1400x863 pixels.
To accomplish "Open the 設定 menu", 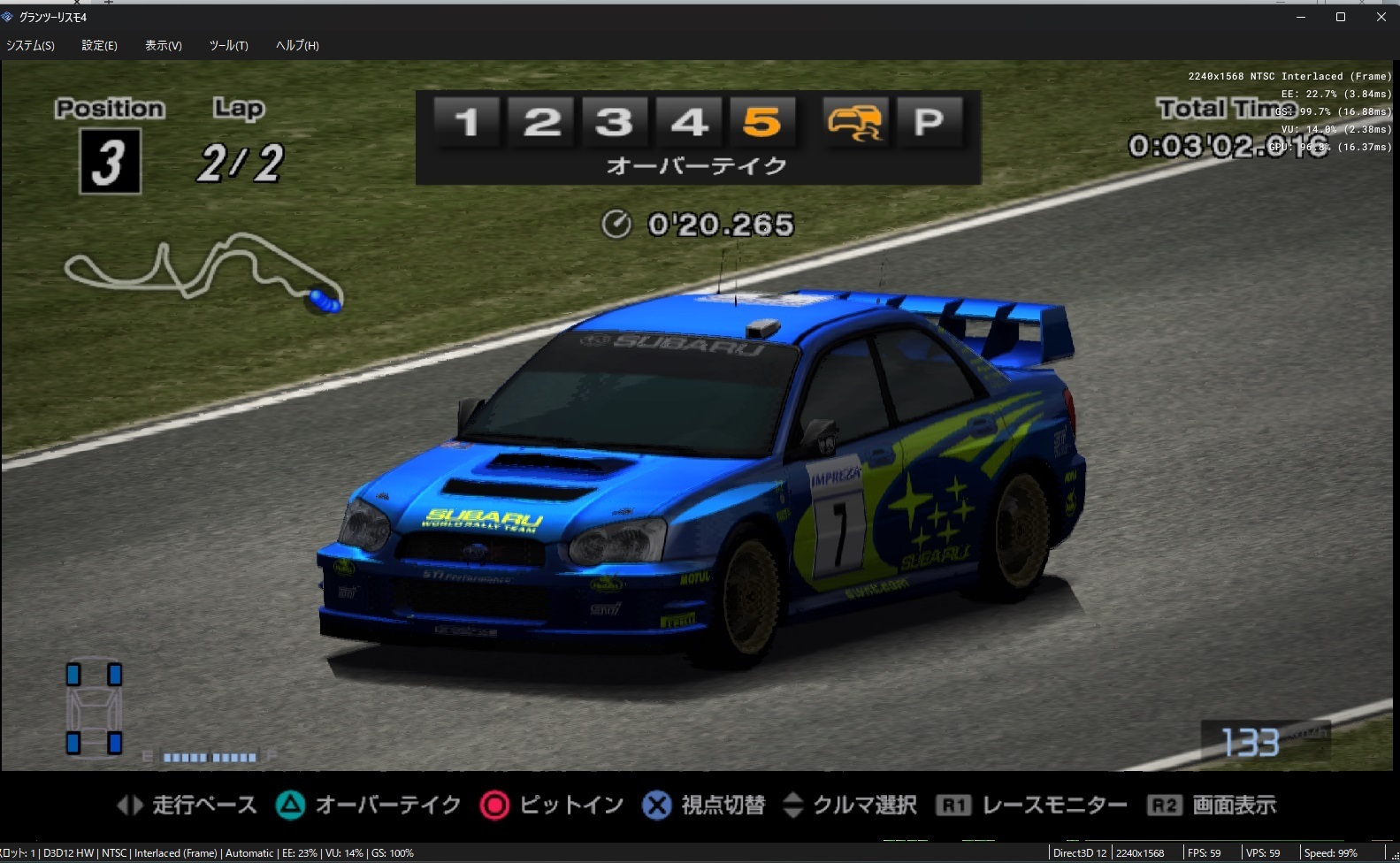I will [99, 45].
